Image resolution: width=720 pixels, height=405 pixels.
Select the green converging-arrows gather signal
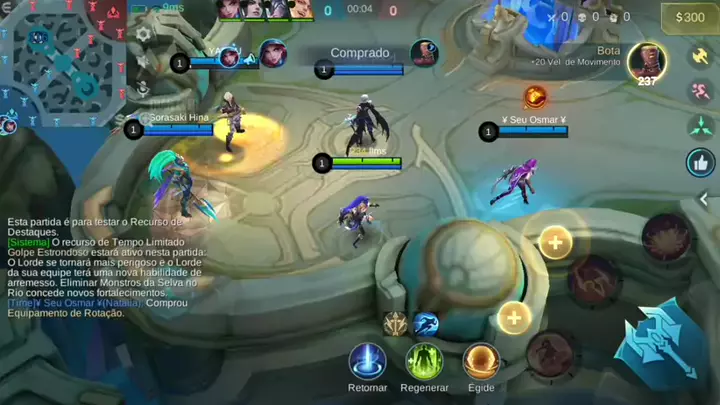[700, 126]
